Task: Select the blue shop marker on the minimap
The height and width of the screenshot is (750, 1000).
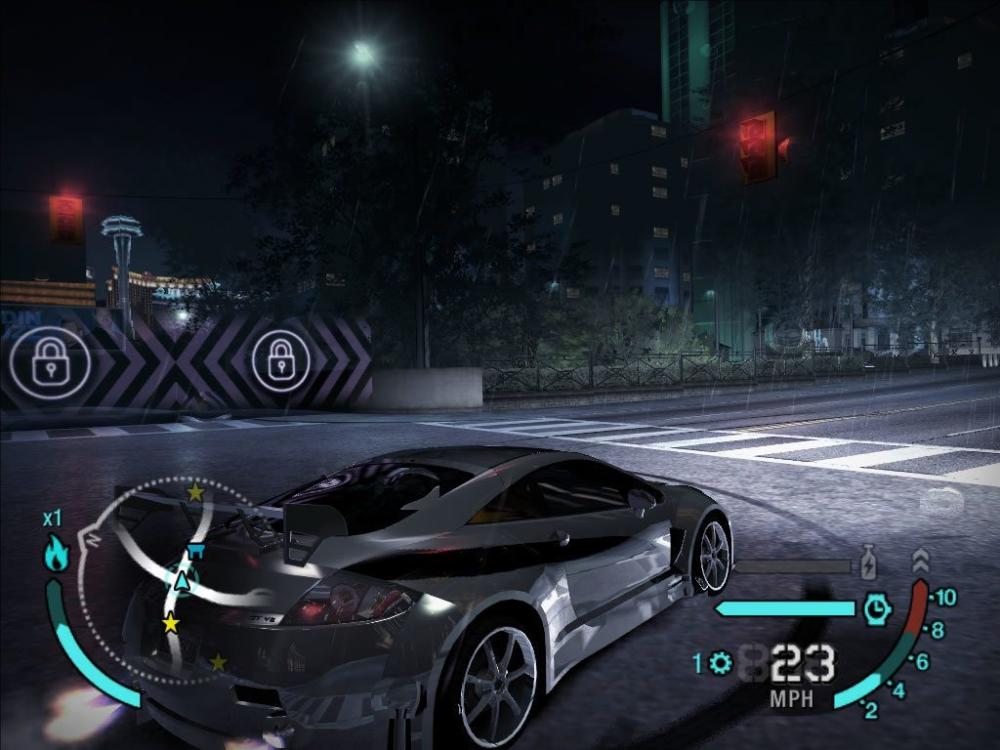Action: (196, 551)
